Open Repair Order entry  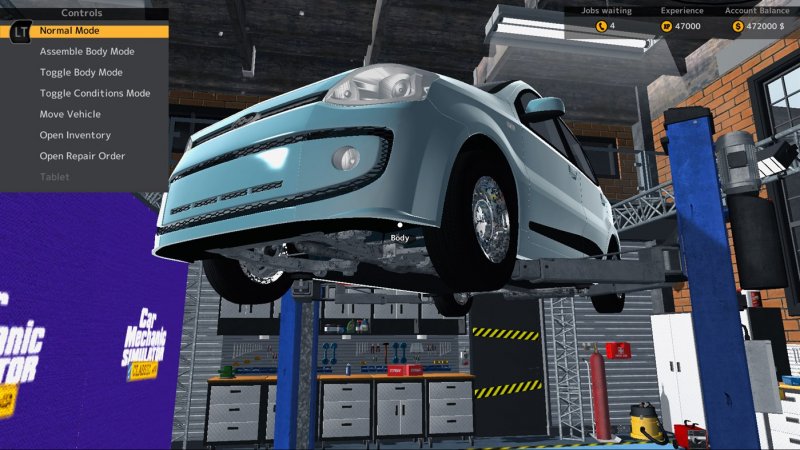(82, 156)
